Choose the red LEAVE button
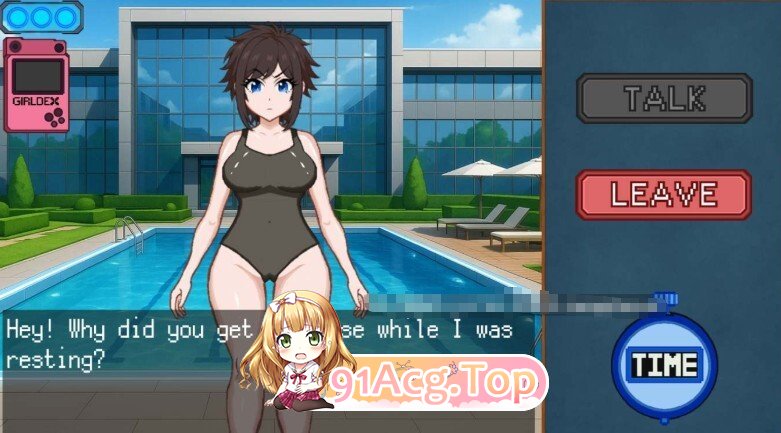The image size is (781, 433). tap(663, 194)
